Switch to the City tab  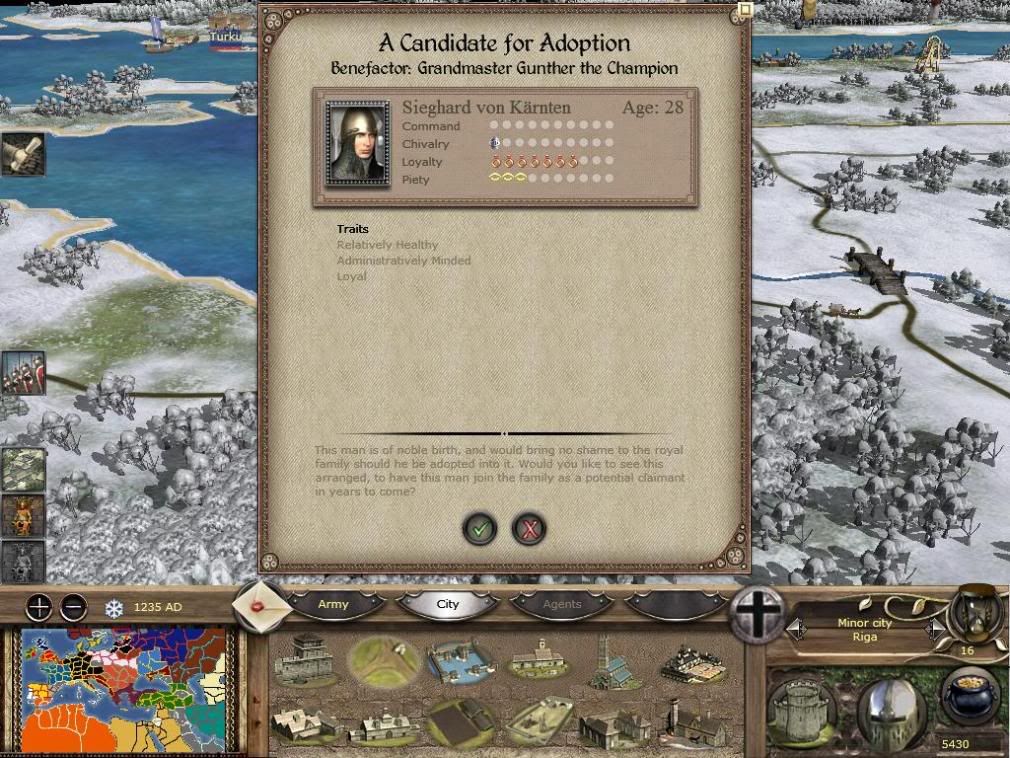pos(447,604)
